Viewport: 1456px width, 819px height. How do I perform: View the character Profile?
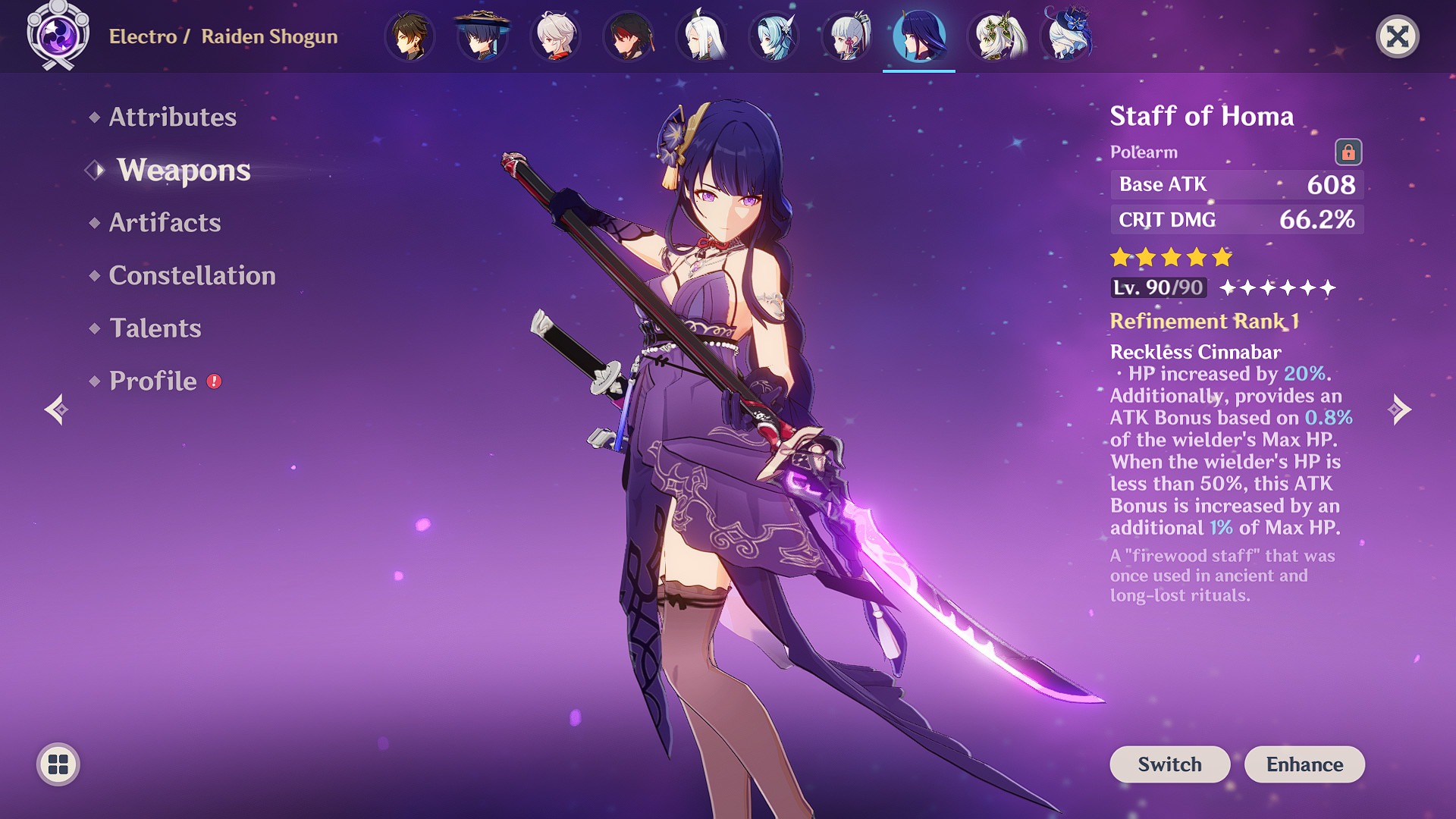(x=152, y=381)
